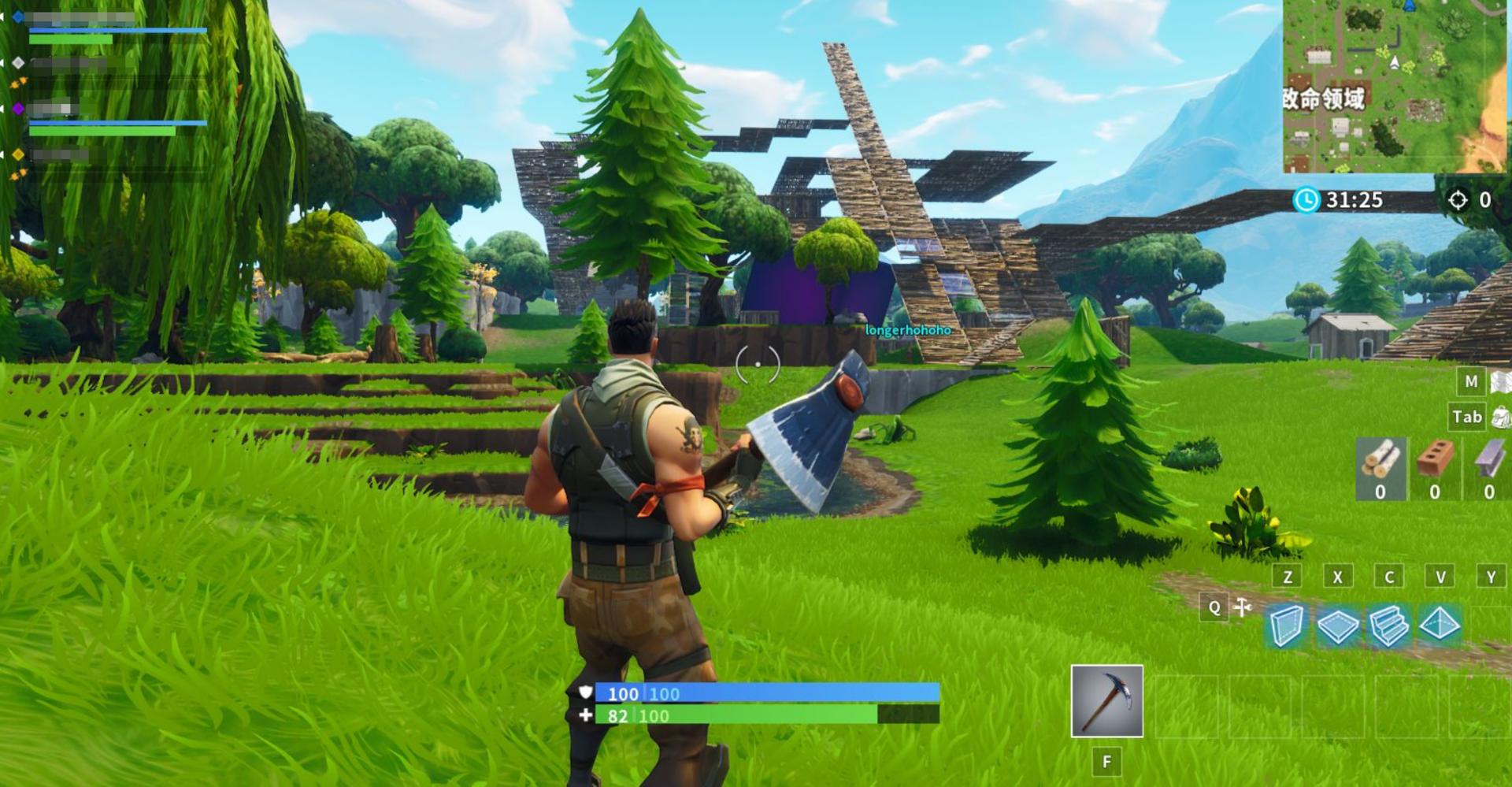The width and height of the screenshot is (1512, 787).
Task: Select the floor building piece
Action: 1337,626
